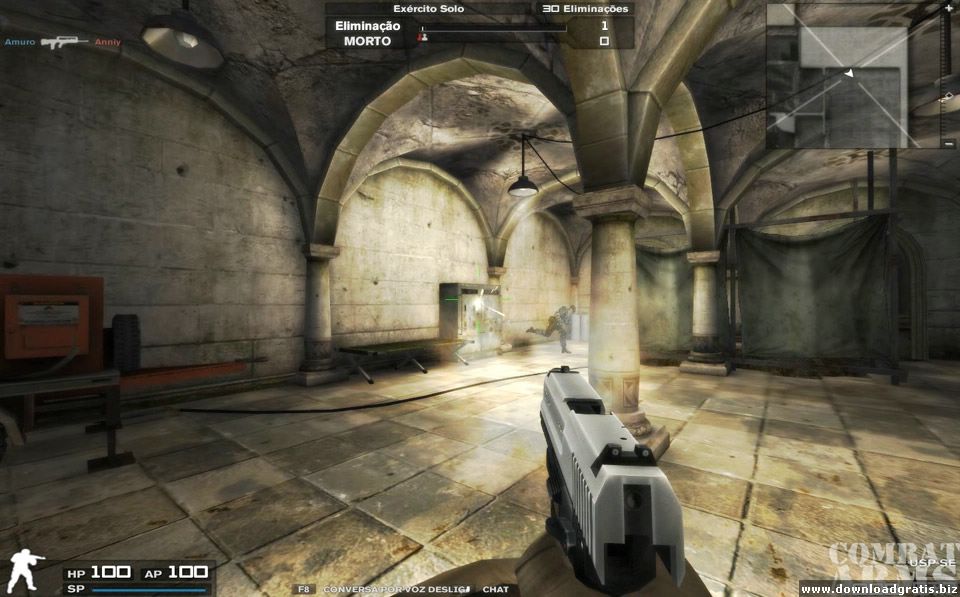Image resolution: width=960 pixels, height=597 pixels.
Task: Zoom out the minimap with minus button
Action: [948, 145]
